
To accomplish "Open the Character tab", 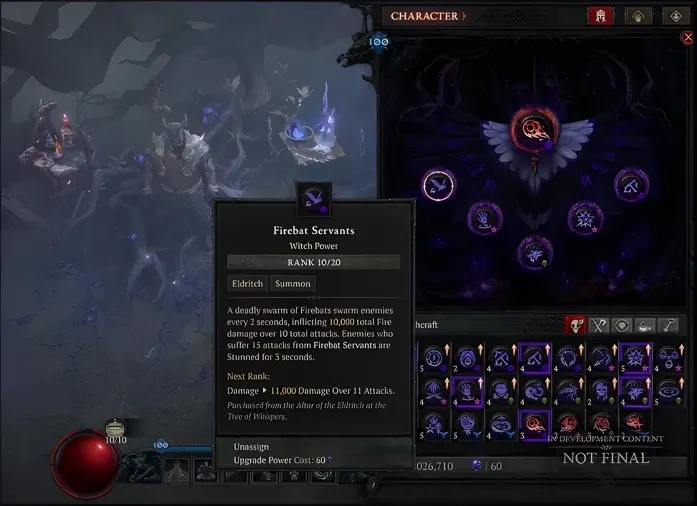I will pyautogui.click(x=424, y=16).
